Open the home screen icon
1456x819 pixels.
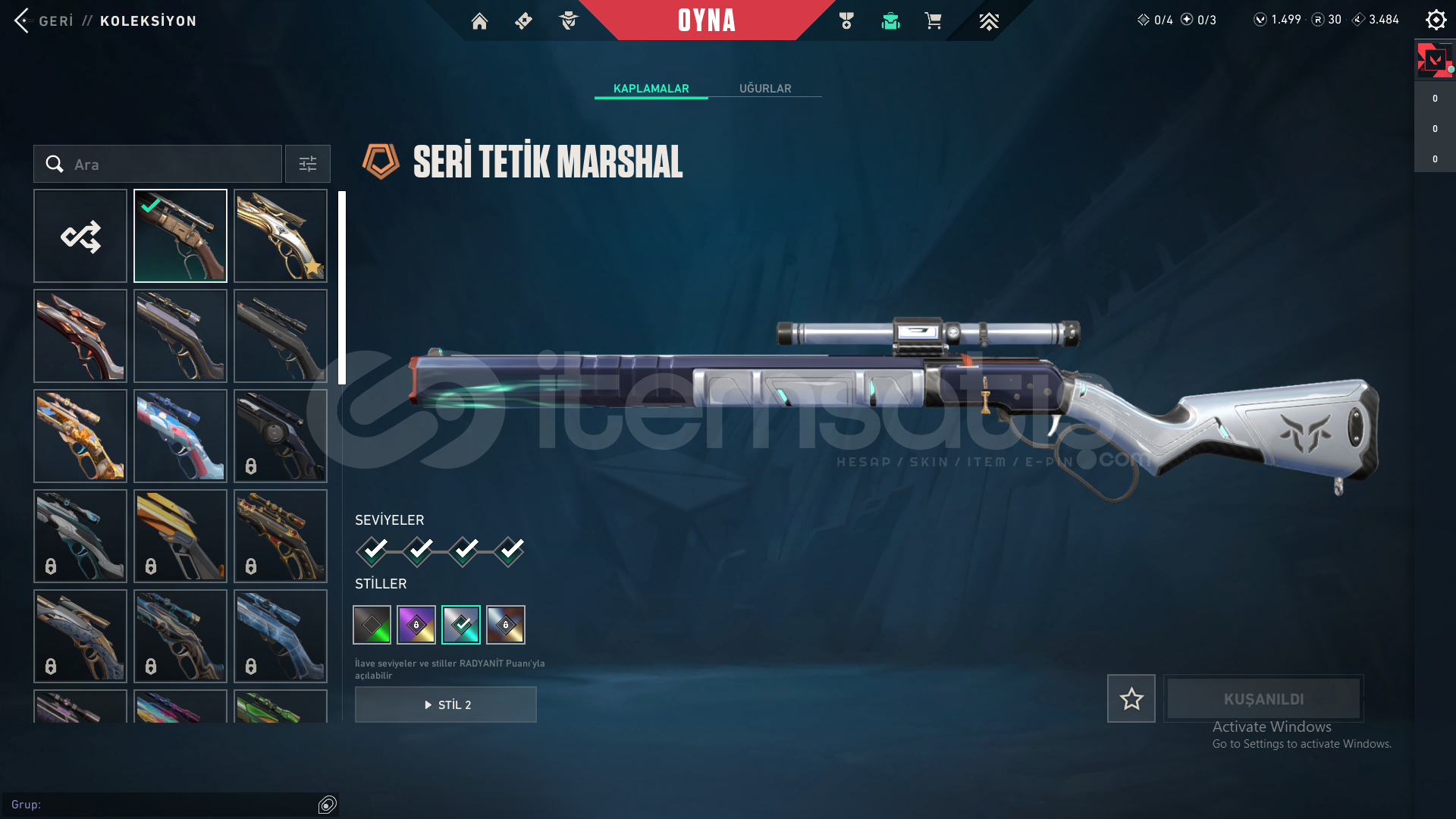[479, 21]
